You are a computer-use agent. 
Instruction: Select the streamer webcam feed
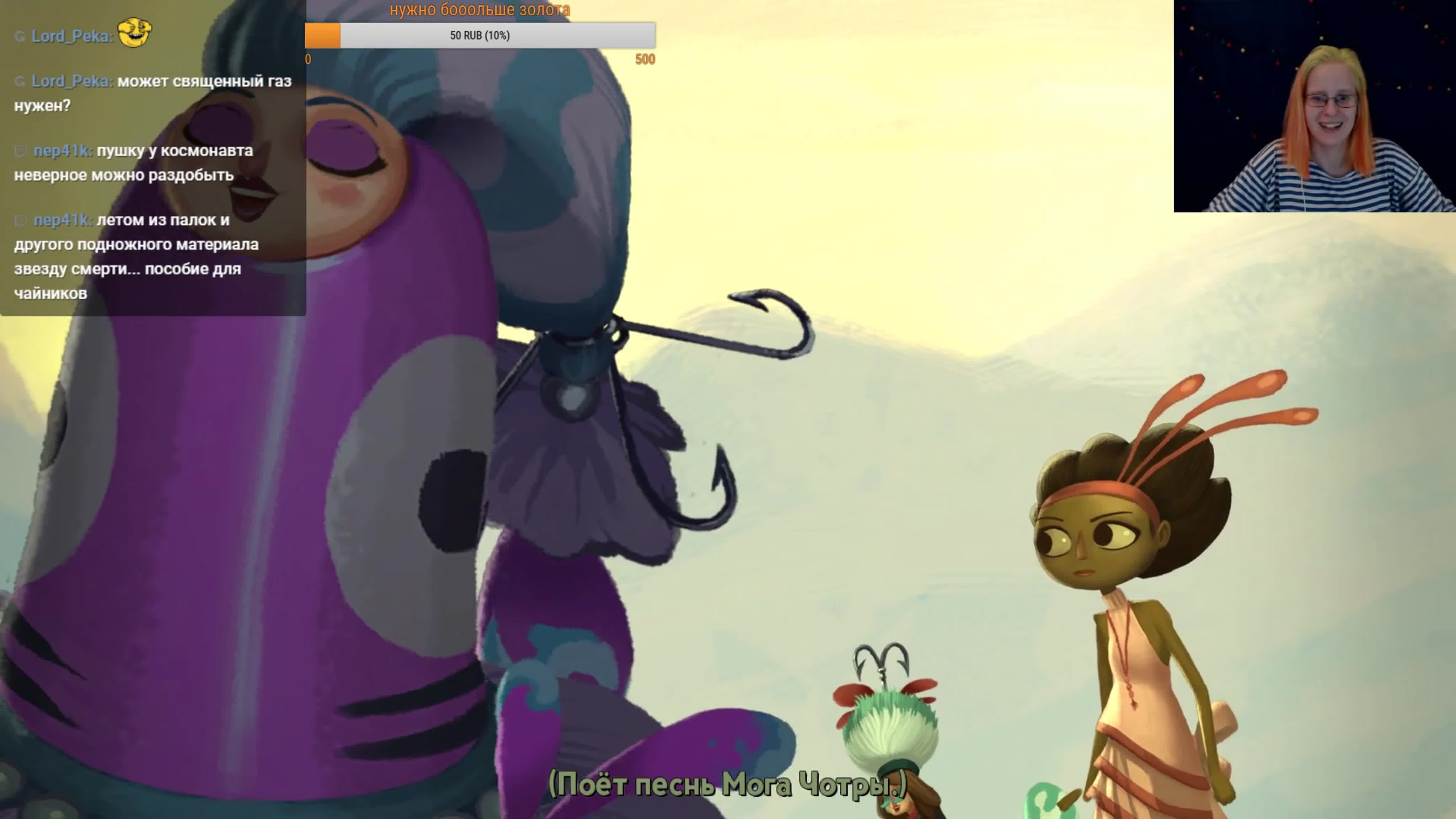tap(1314, 106)
